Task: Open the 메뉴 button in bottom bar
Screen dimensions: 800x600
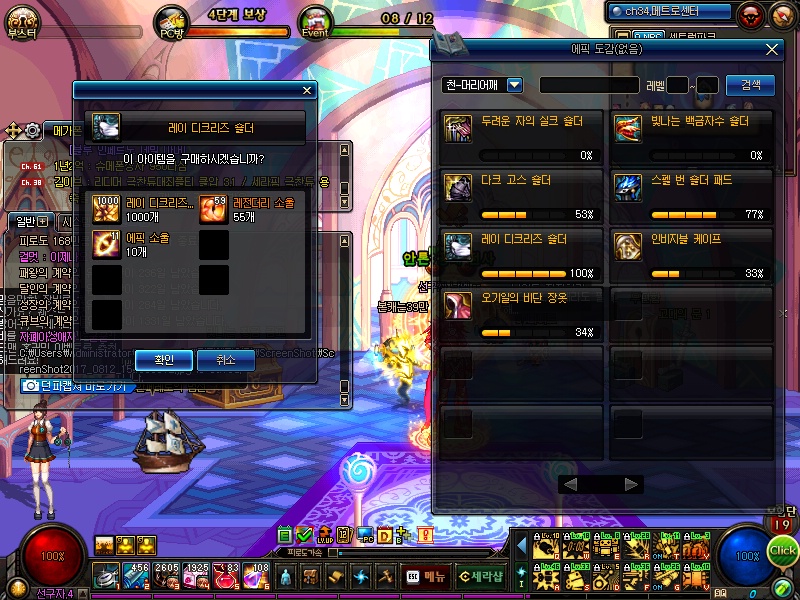Action: (426, 576)
